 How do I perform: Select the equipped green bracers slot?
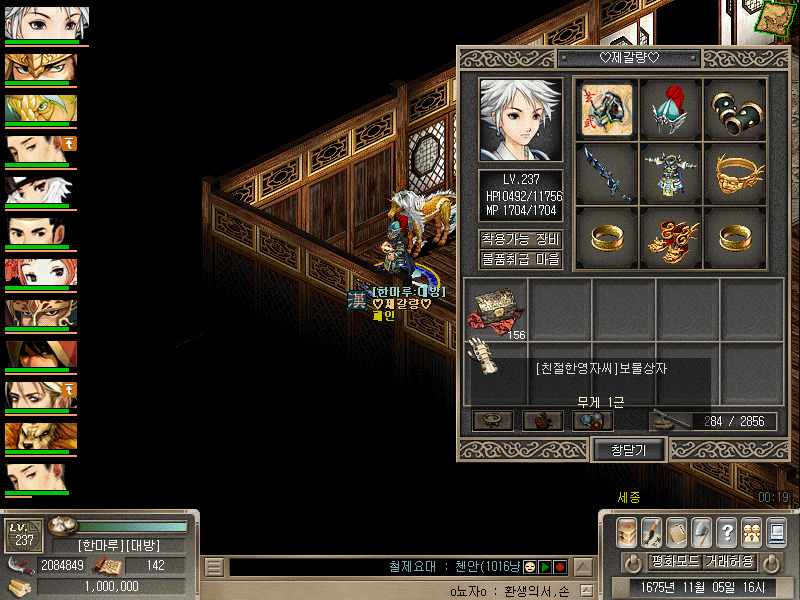click(735, 108)
